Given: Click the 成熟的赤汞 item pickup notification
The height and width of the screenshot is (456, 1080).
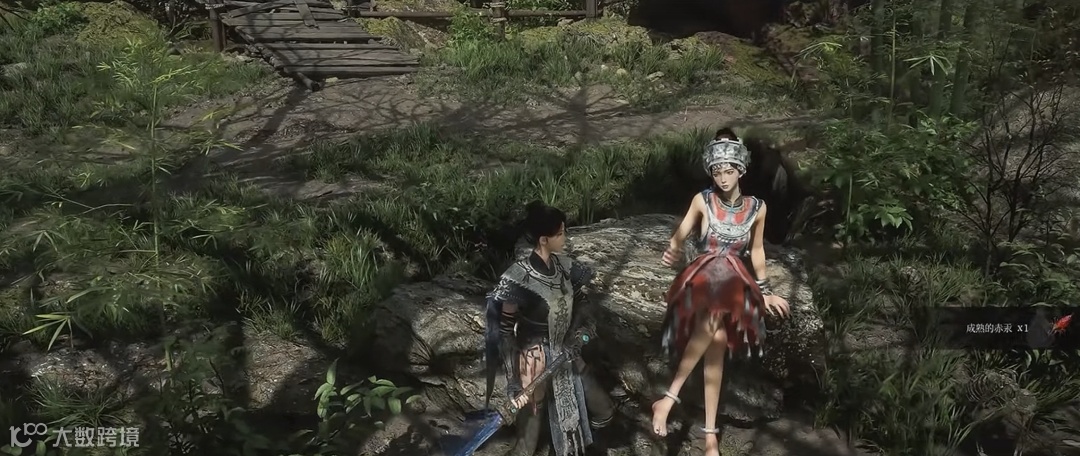Looking at the screenshot, I should 996,327.
